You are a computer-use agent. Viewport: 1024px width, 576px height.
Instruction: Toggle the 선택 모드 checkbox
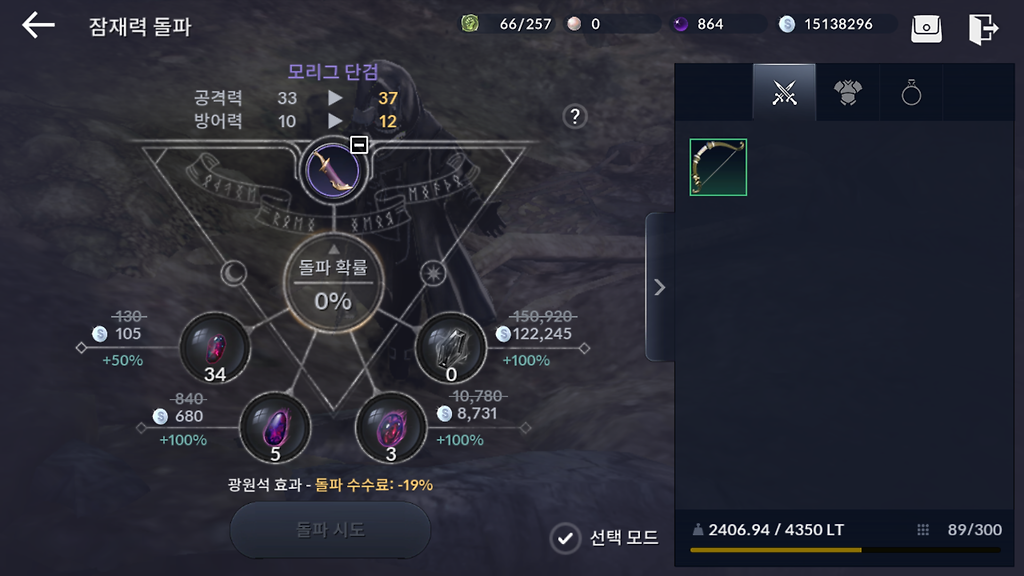point(566,538)
